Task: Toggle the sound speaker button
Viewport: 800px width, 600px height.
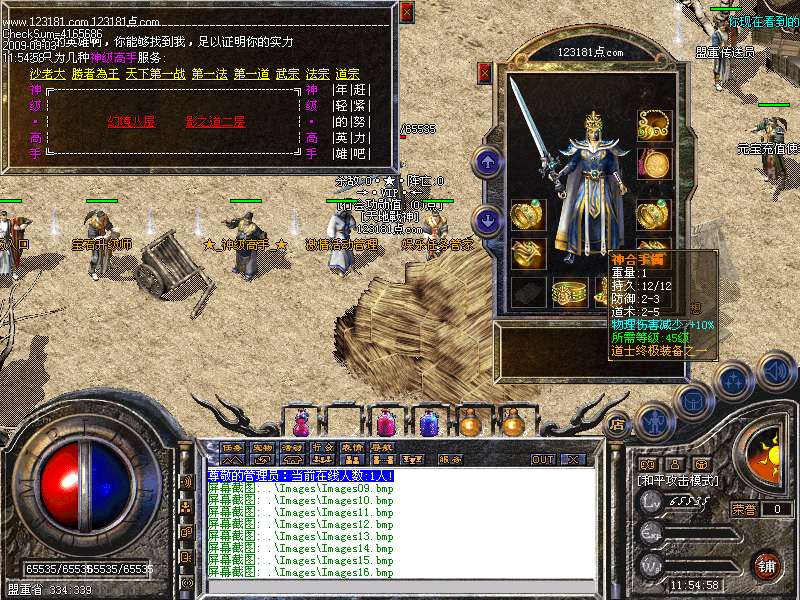Action: pyautogui.click(x=774, y=370)
